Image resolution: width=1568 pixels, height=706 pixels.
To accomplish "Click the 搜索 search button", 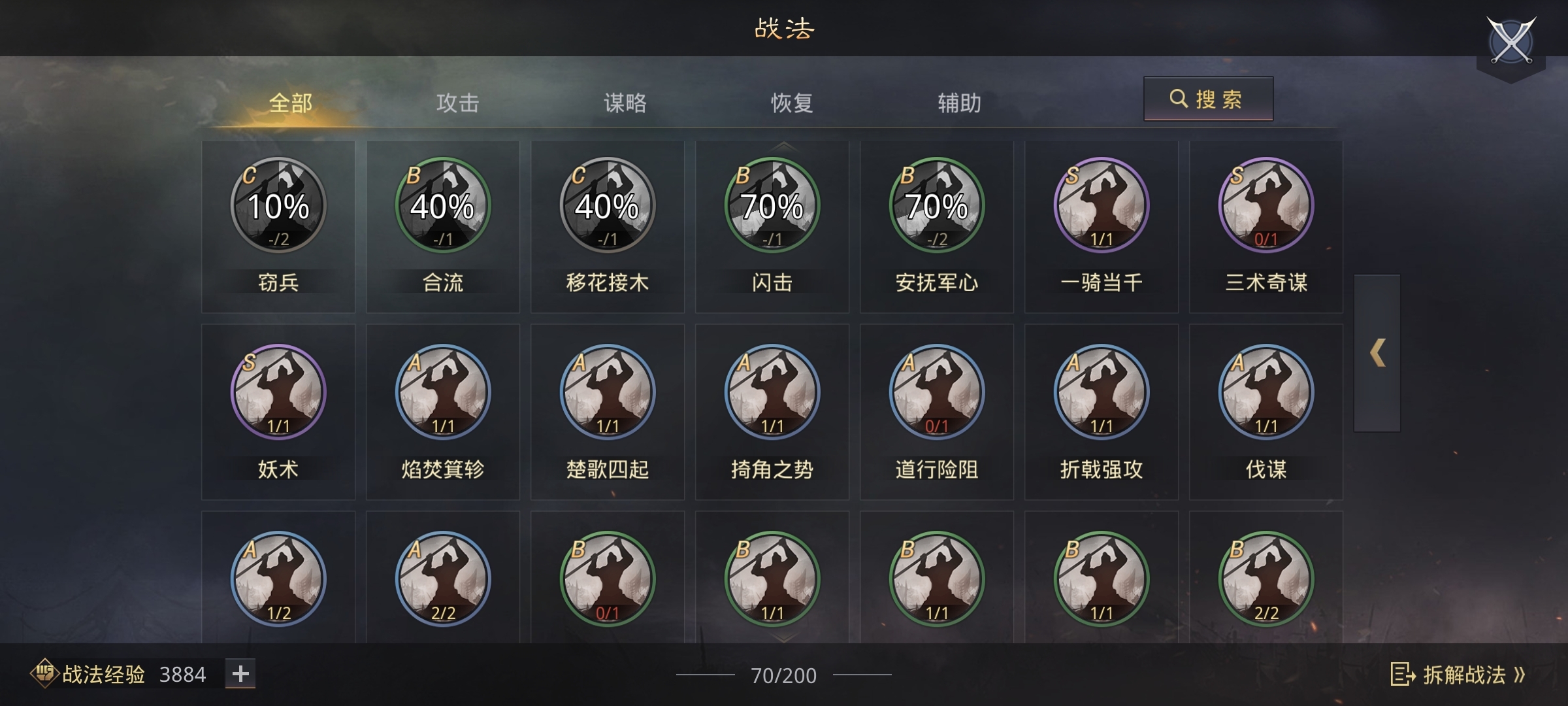I will (x=1207, y=98).
